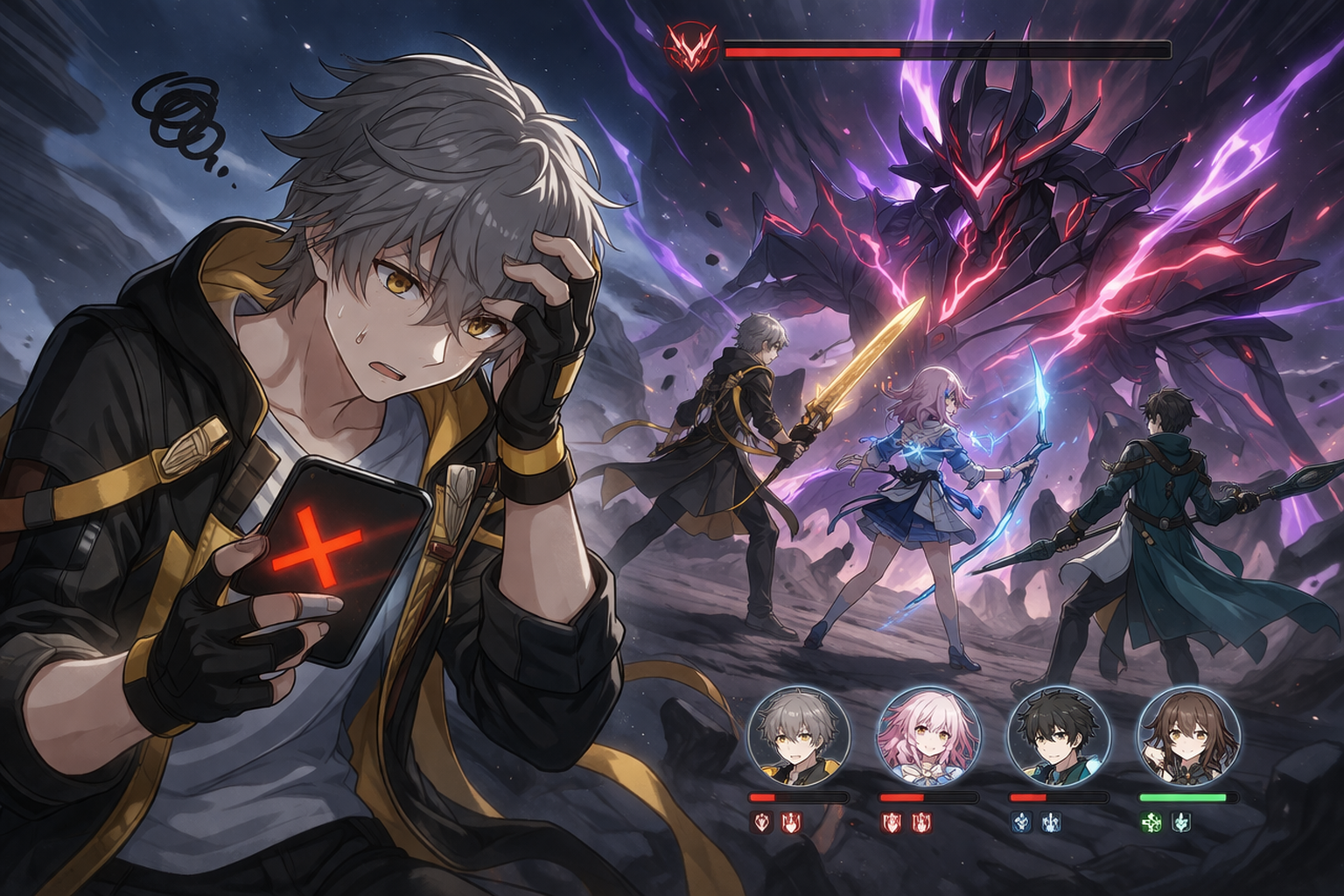Click the green status effect icon
The height and width of the screenshot is (896, 1344).
(1152, 822)
